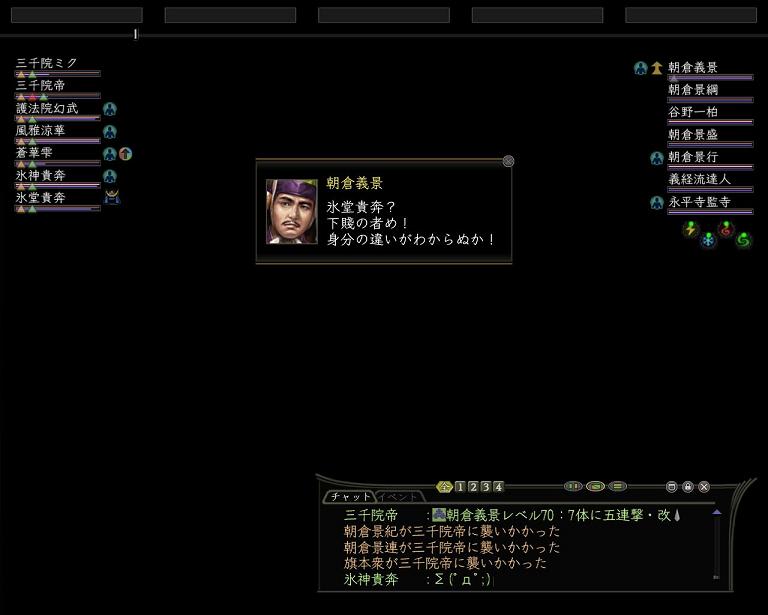Target party member 三千院ミク
Screen dimensions: 768x615
tap(47, 63)
